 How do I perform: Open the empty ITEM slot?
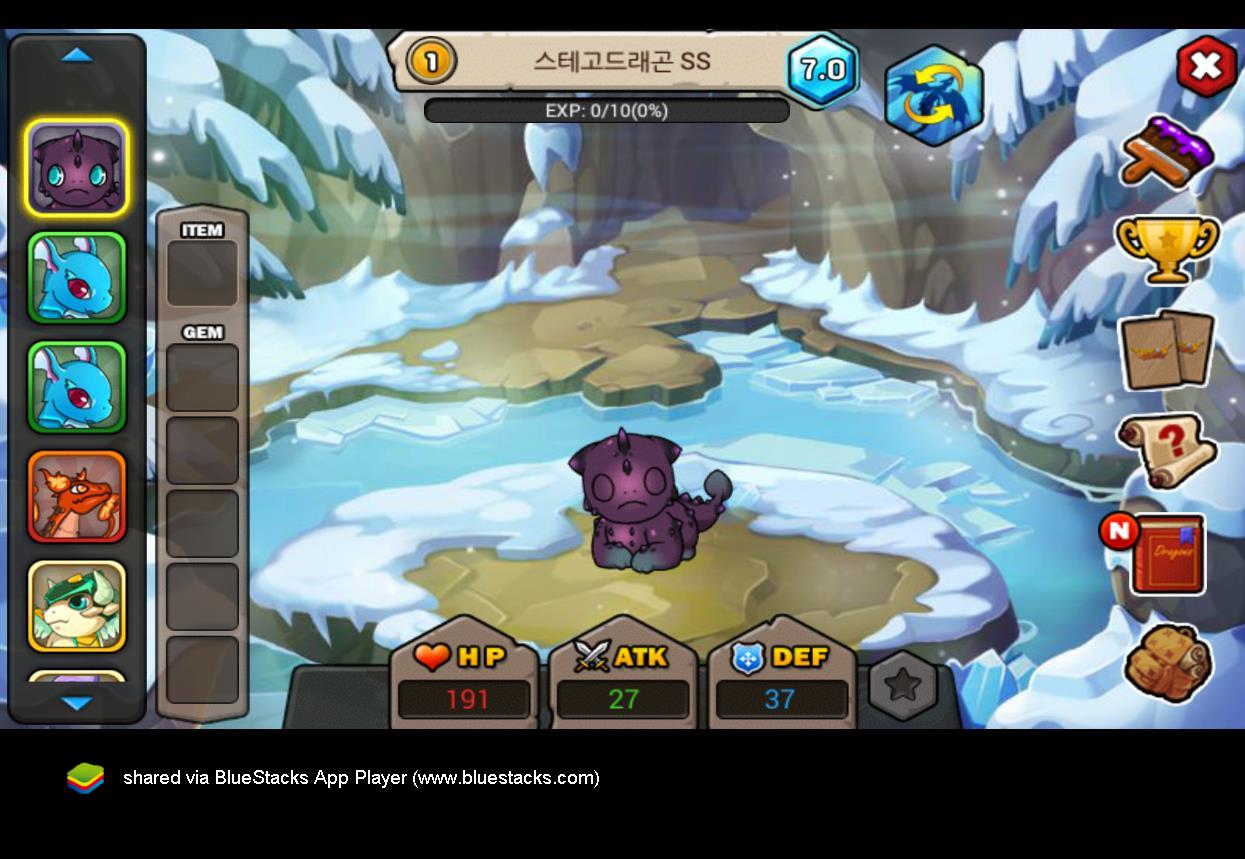tap(202, 273)
